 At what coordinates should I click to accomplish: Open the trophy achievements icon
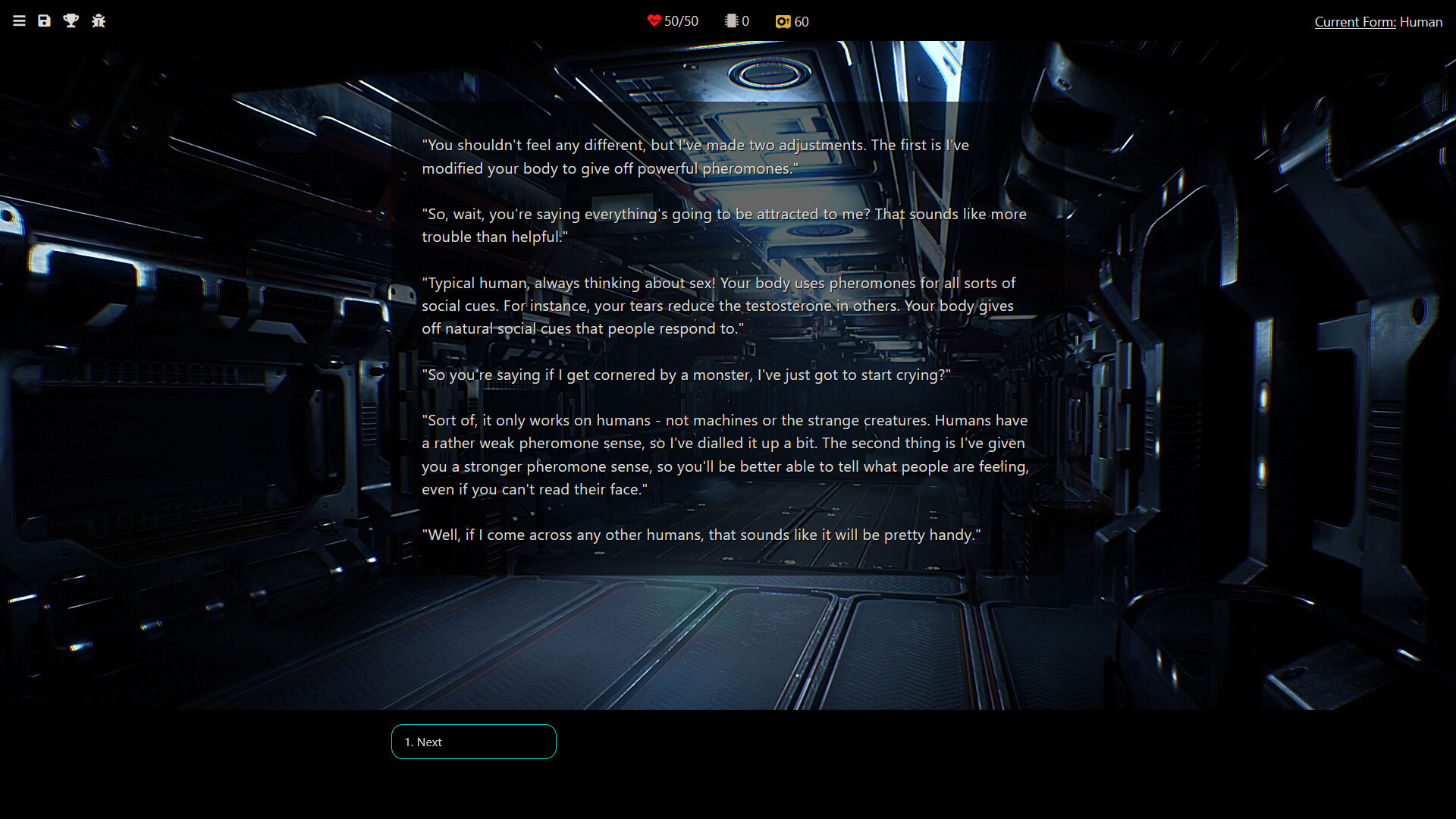pyautogui.click(x=71, y=21)
